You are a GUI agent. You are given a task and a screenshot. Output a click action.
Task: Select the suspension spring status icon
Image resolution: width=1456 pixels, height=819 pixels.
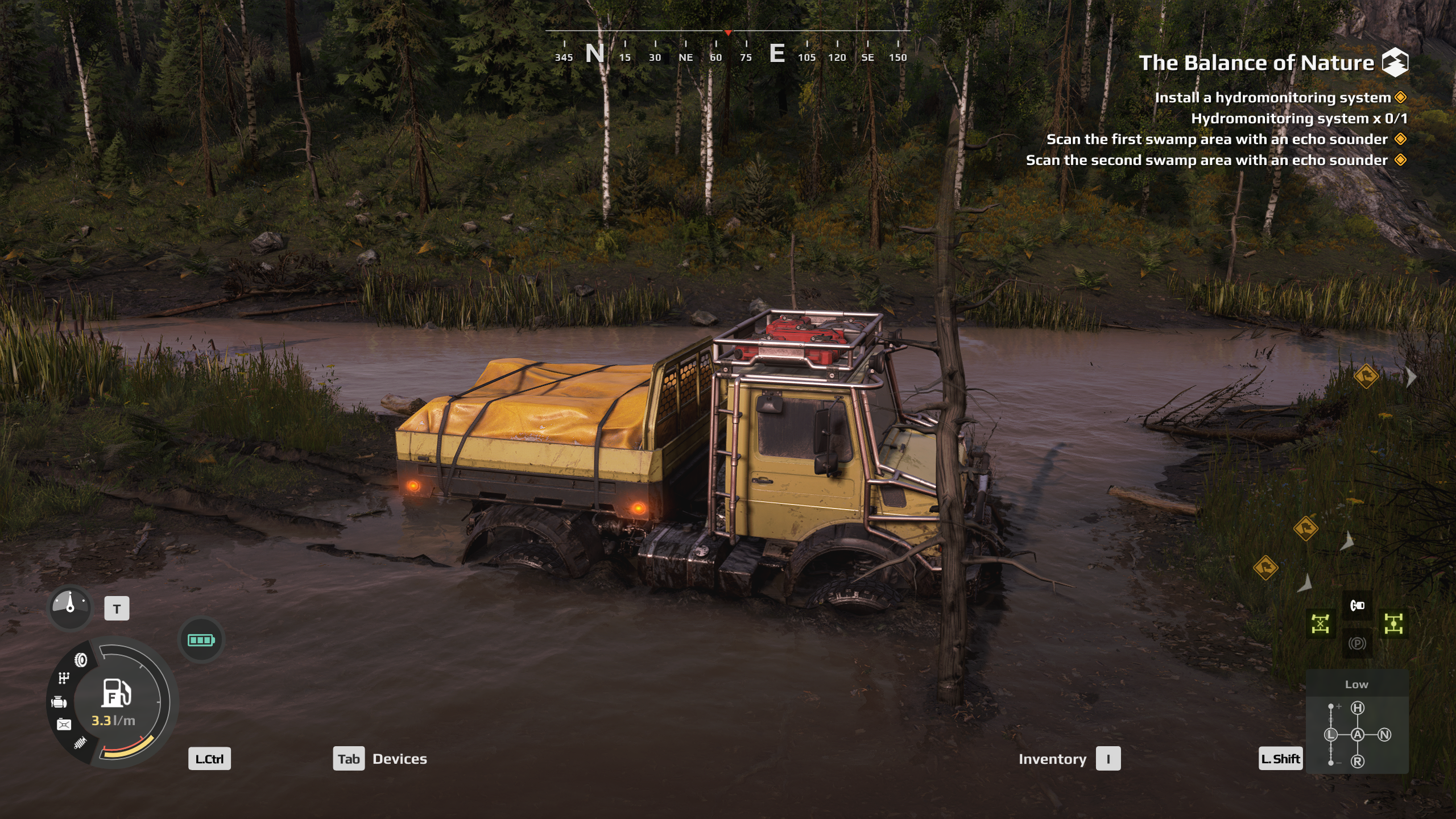pos(80,743)
